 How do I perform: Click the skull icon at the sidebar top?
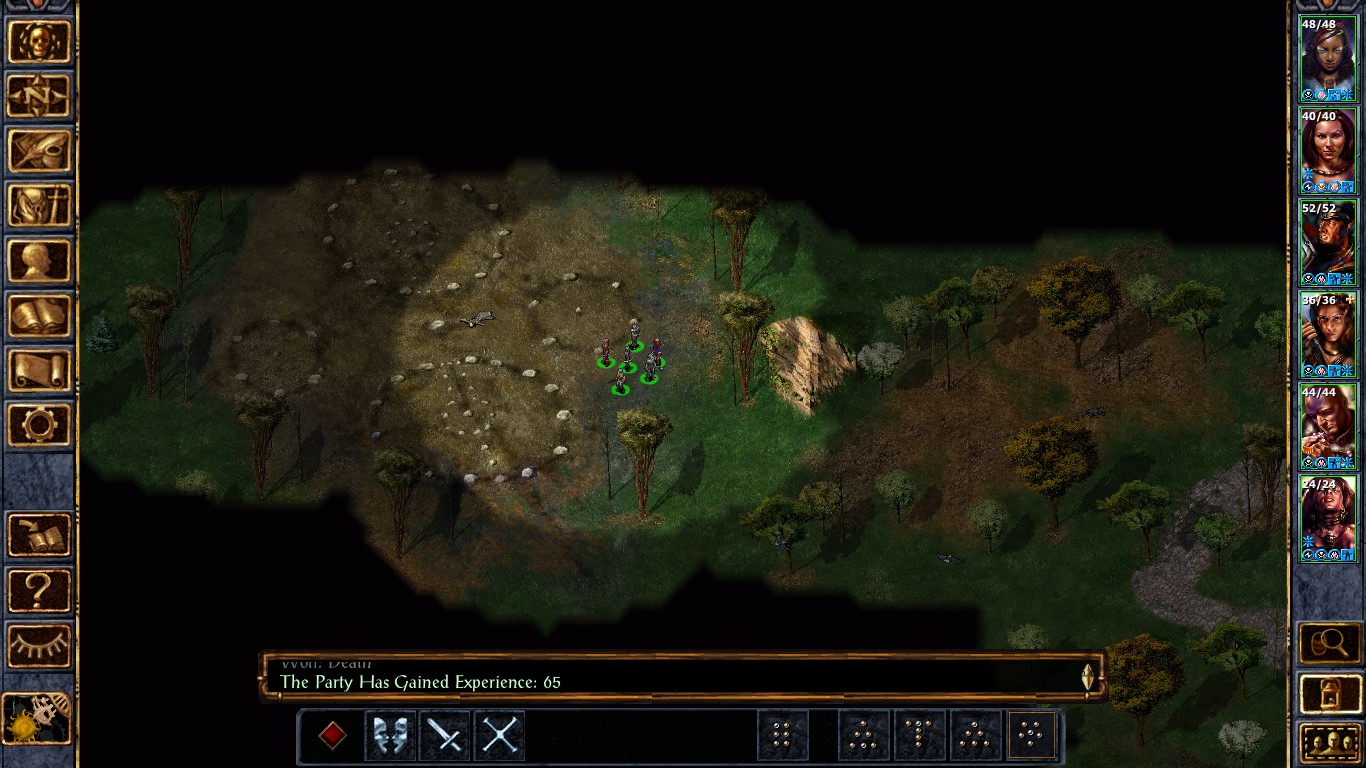coord(39,42)
